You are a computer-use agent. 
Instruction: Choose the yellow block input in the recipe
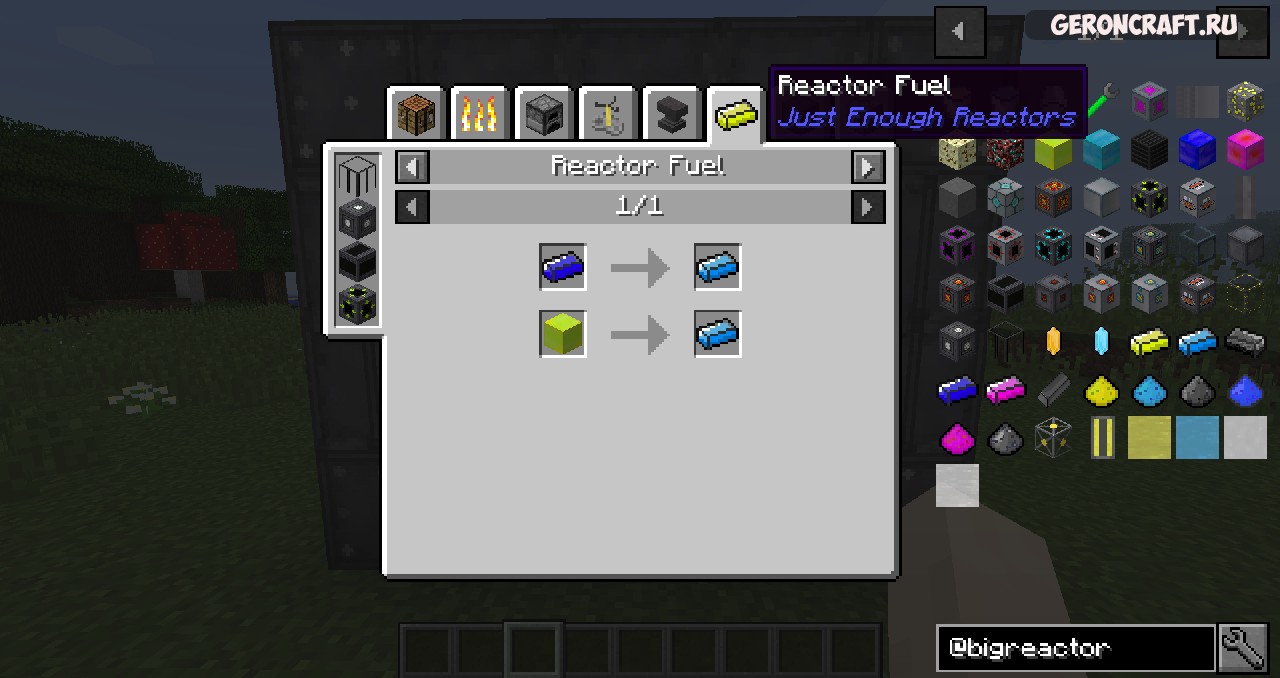[x=563, y=334]
